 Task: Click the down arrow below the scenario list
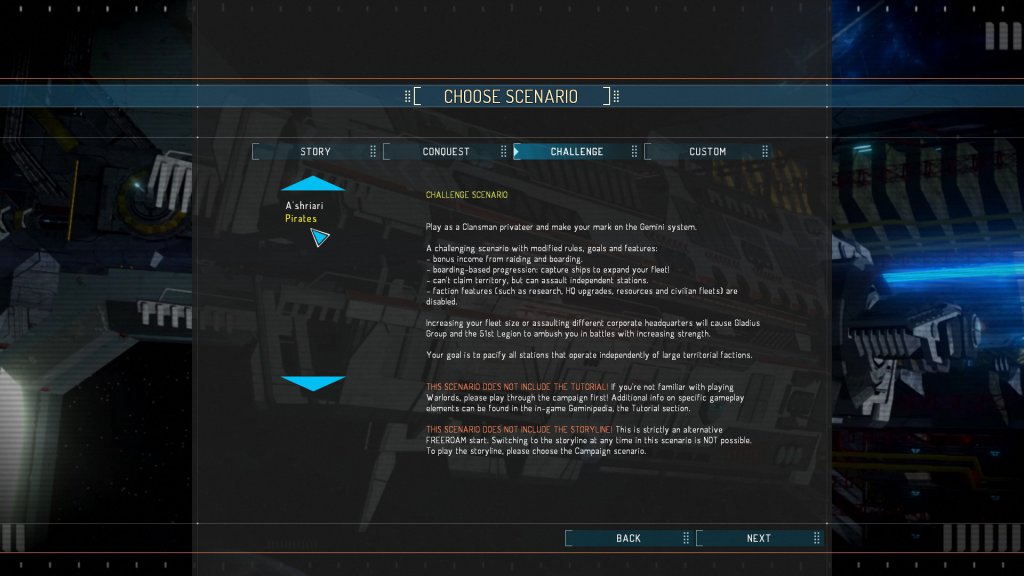[313, 383]
